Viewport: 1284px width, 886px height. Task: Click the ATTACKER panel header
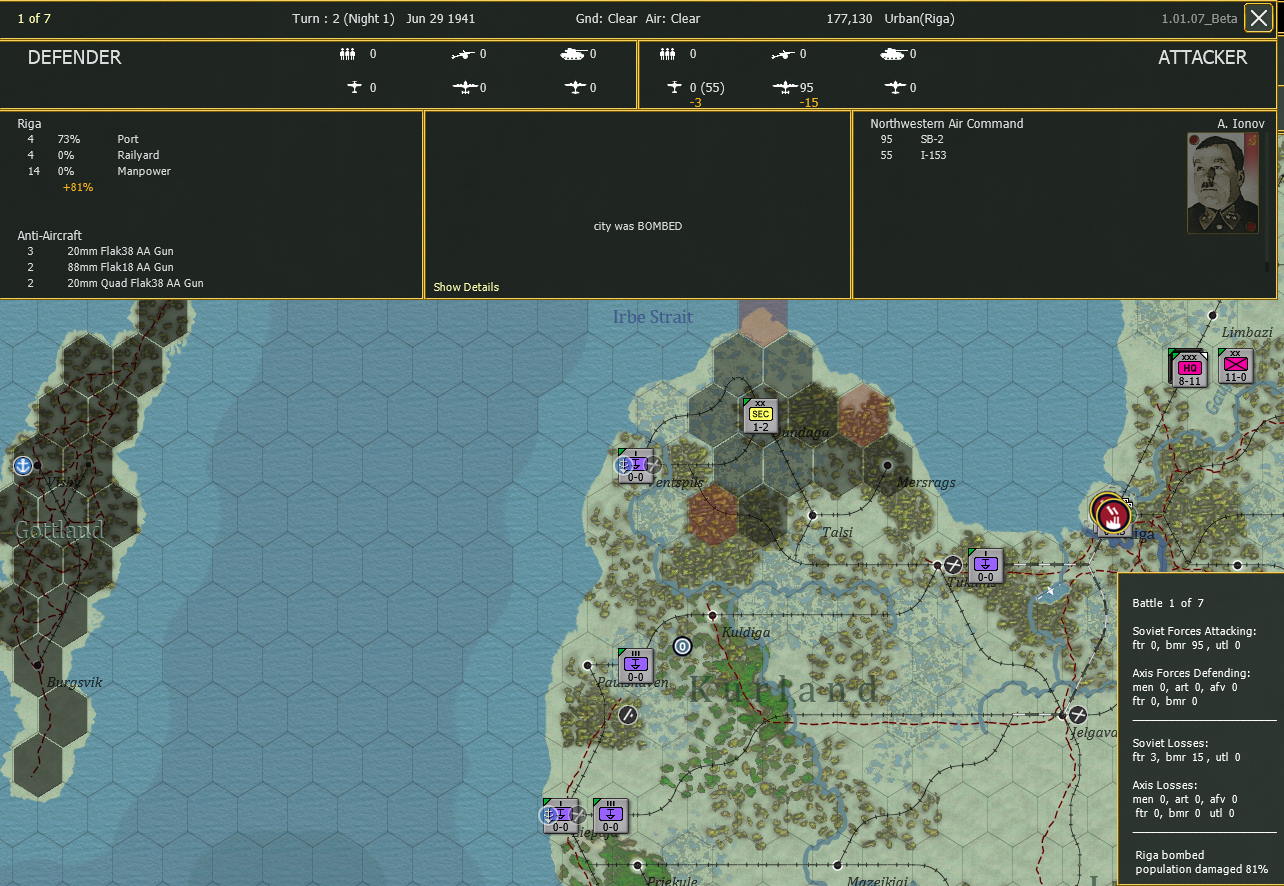coord(1202,57)
